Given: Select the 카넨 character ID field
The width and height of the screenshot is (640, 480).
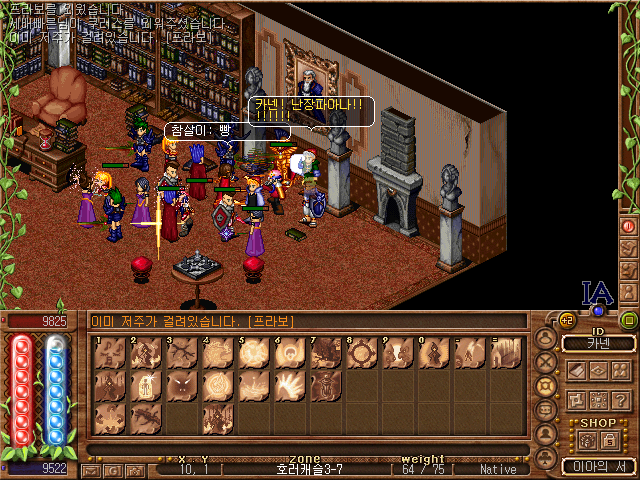Looking at the screenshot, I should [598, 344].
